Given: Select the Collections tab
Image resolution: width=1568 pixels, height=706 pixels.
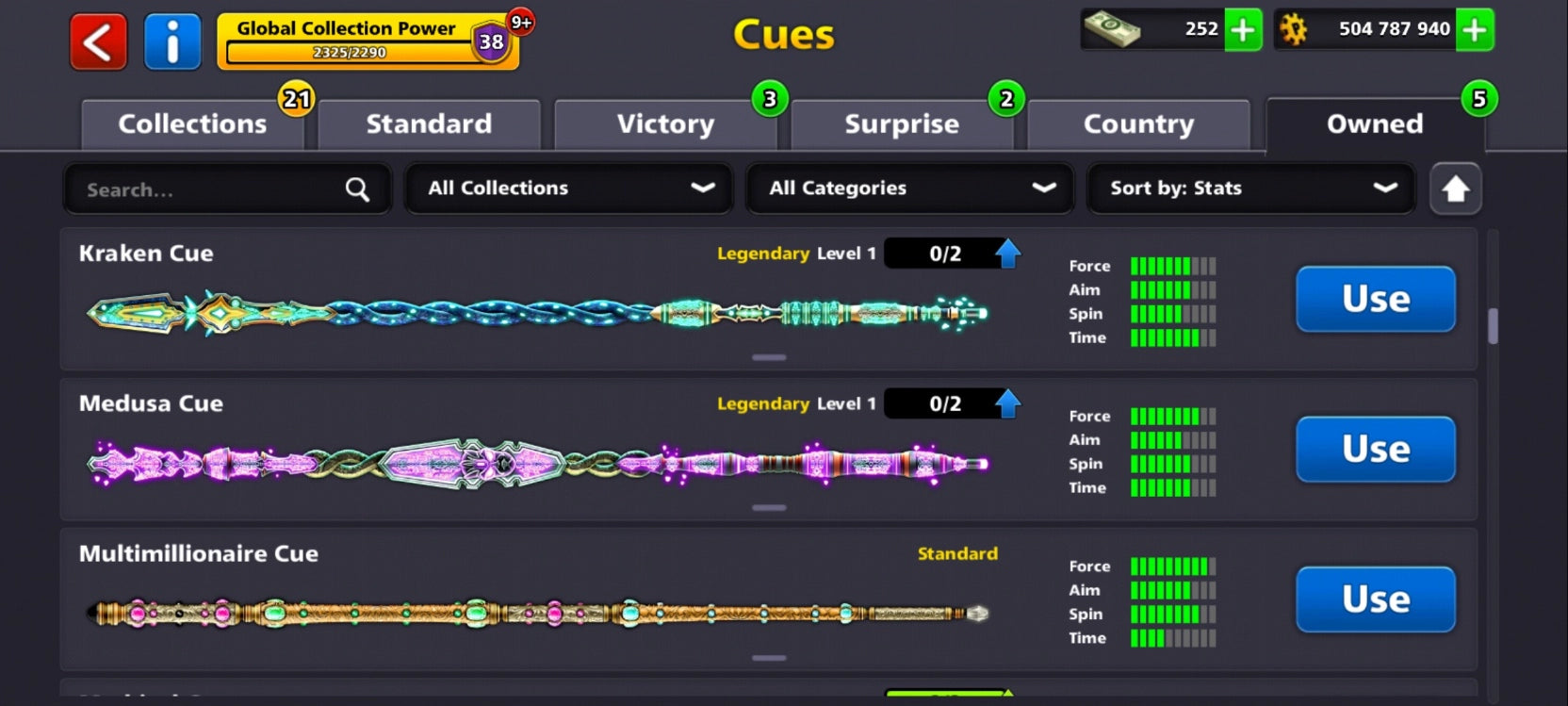Looking at the screenshot, I should (x=191, y=123).
